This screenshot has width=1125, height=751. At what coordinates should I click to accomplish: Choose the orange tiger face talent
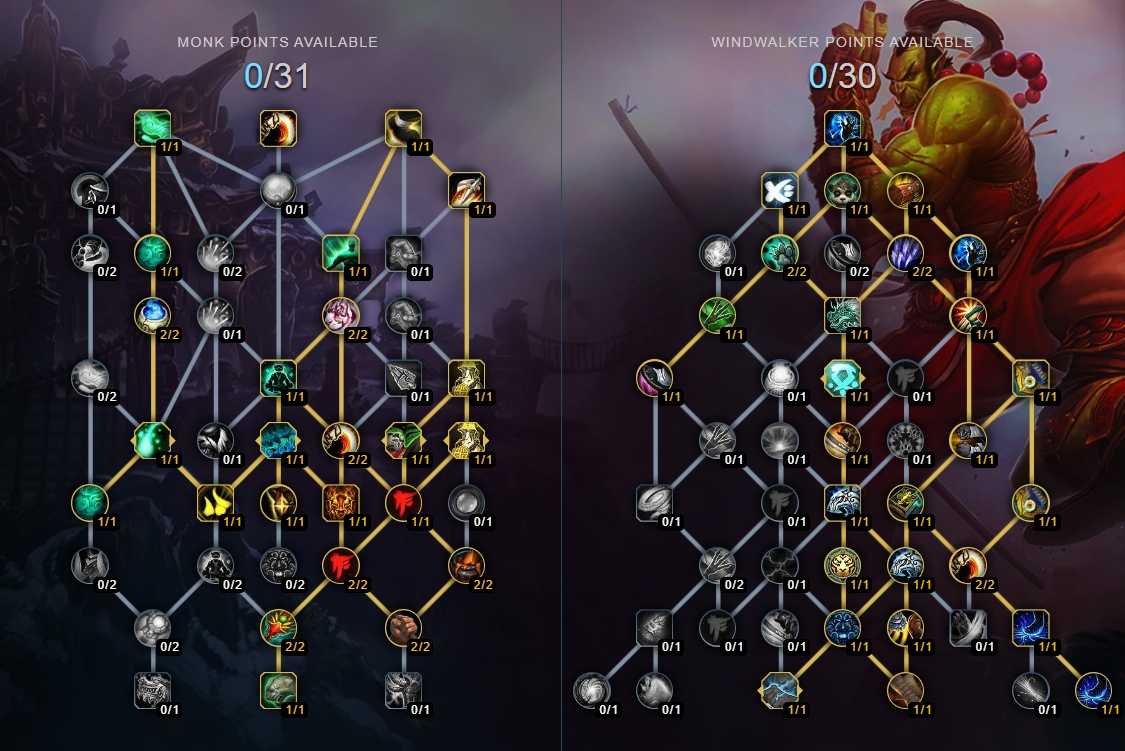coord(340,502)
